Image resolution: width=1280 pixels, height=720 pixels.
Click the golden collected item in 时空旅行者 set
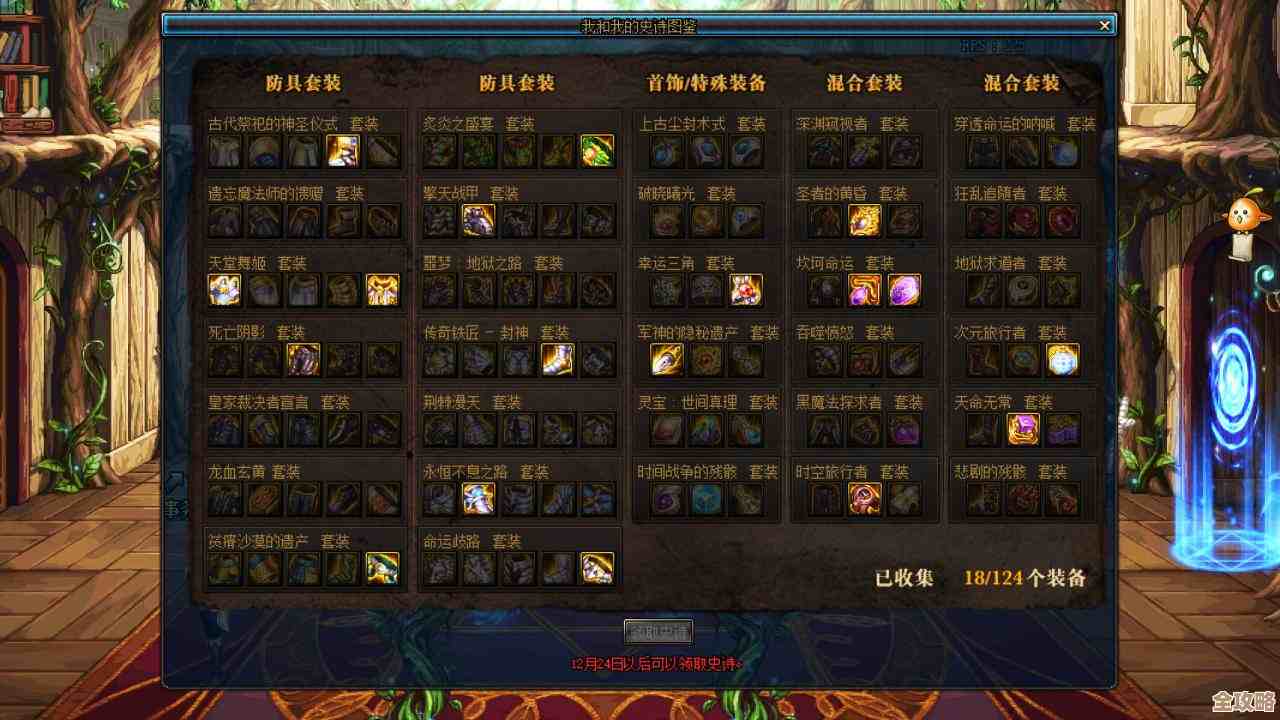pyautogui.click(x=862, y=497)
